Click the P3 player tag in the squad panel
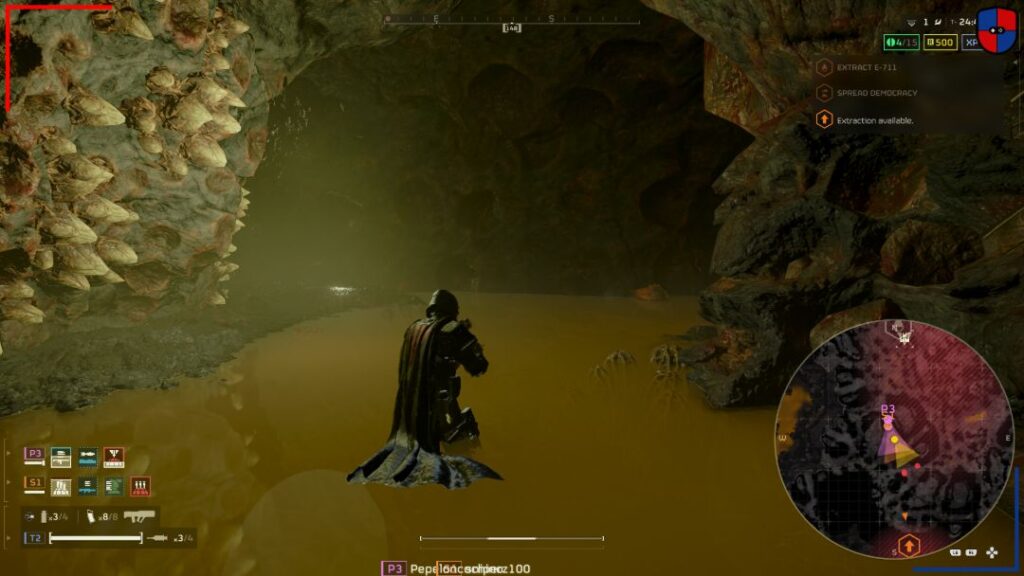Viewport: 1024px width, 576px height. coord(34,454)
